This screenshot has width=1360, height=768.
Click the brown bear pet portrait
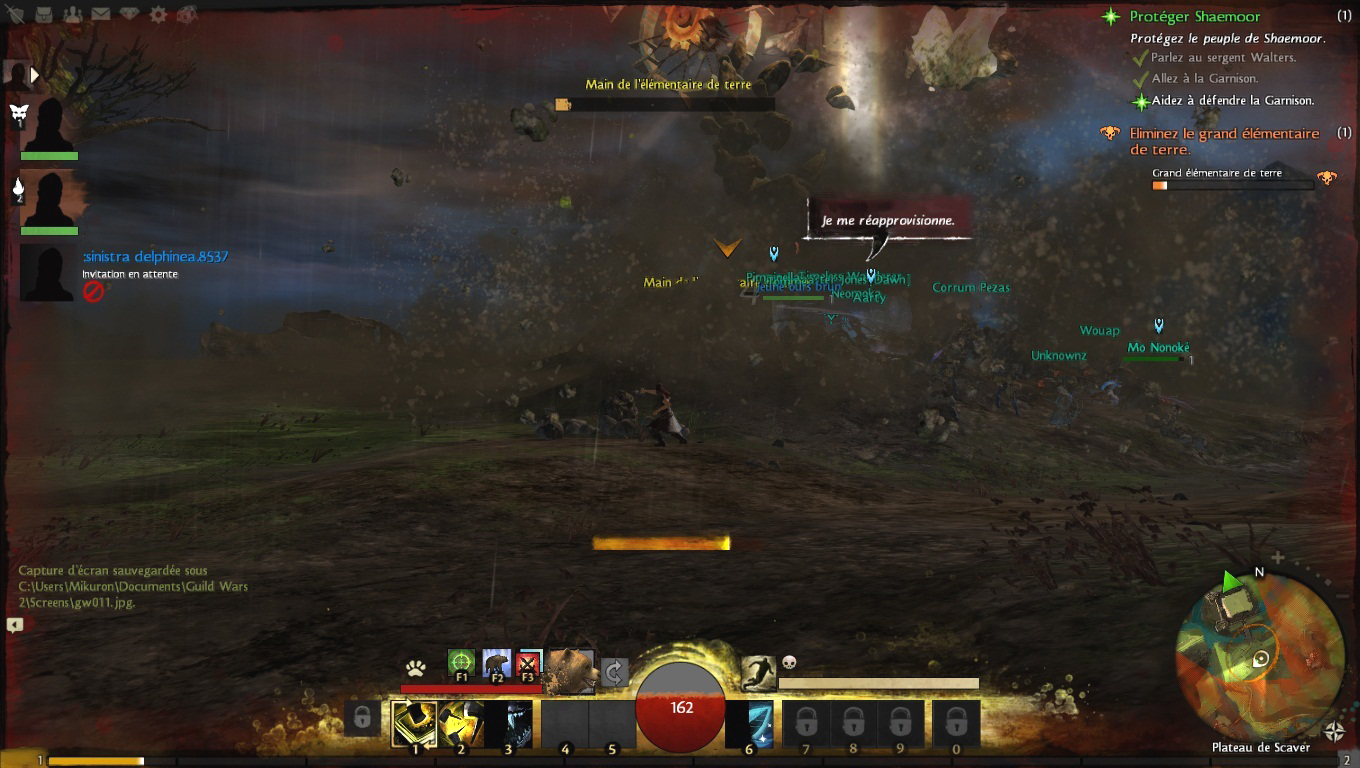point(572,670)
